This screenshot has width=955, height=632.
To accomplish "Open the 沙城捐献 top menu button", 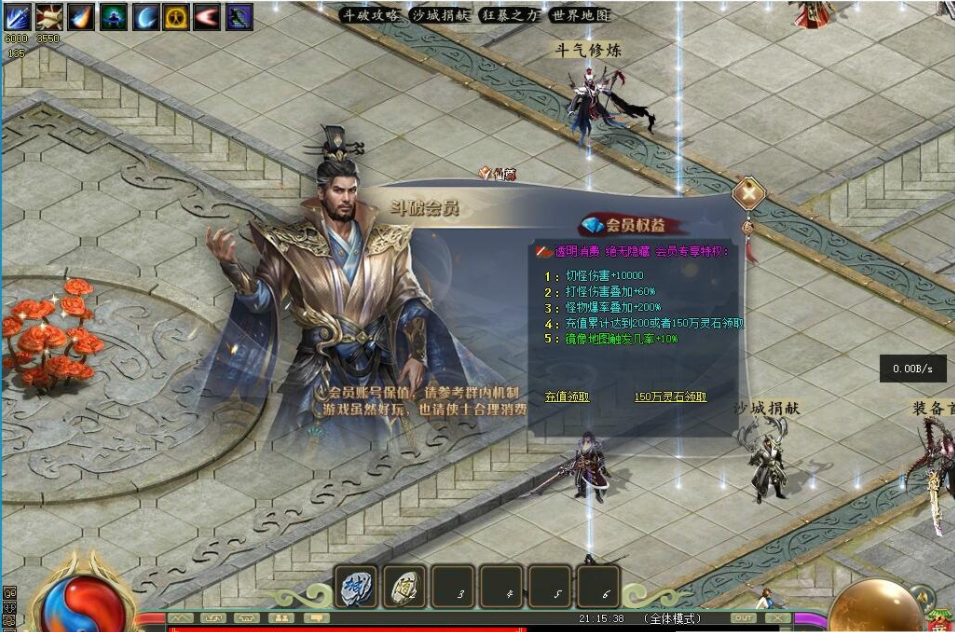I will point(439,16).
